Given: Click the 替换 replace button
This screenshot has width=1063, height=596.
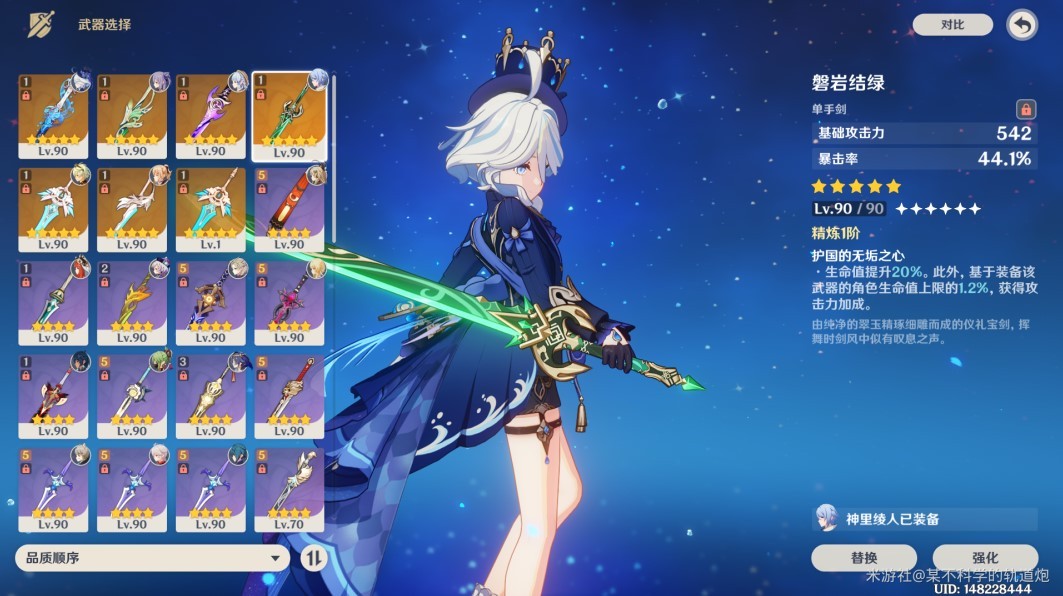Looking at the screenshot, I should (x=863, y=557).
